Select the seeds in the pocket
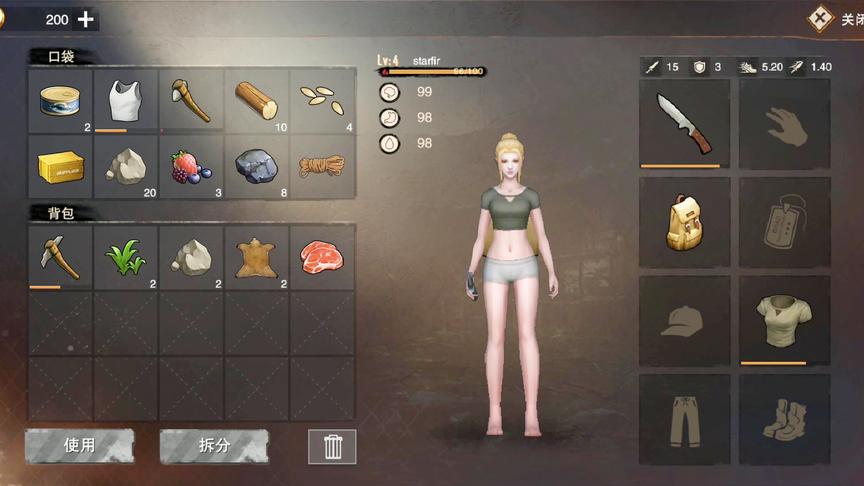 click(x=322, y=100)
